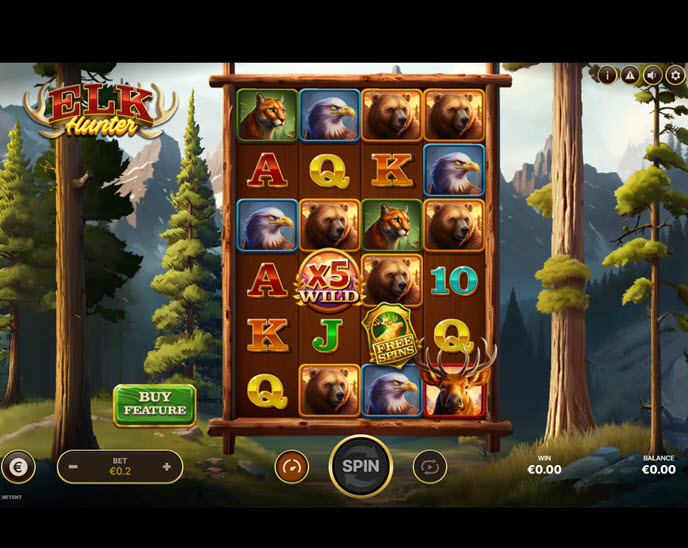Click the euro coin button
The image size is (688, 548).
pyautogui.click(x=17, y=466)
